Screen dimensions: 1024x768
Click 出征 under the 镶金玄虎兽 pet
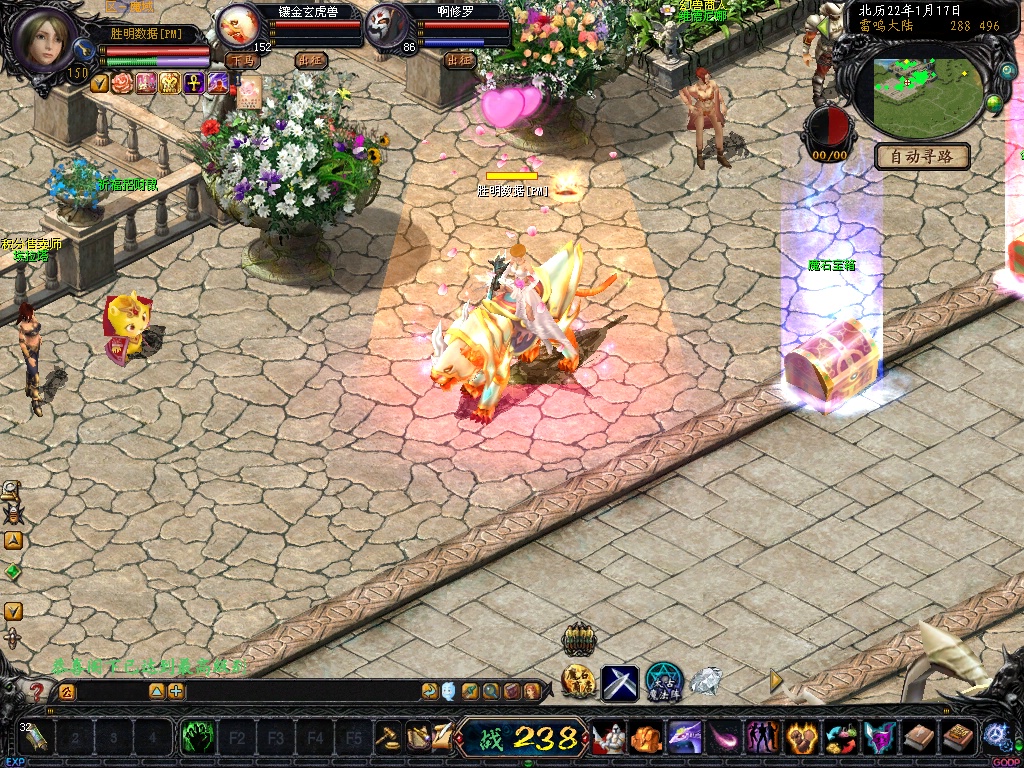click(x=311, y=60)
